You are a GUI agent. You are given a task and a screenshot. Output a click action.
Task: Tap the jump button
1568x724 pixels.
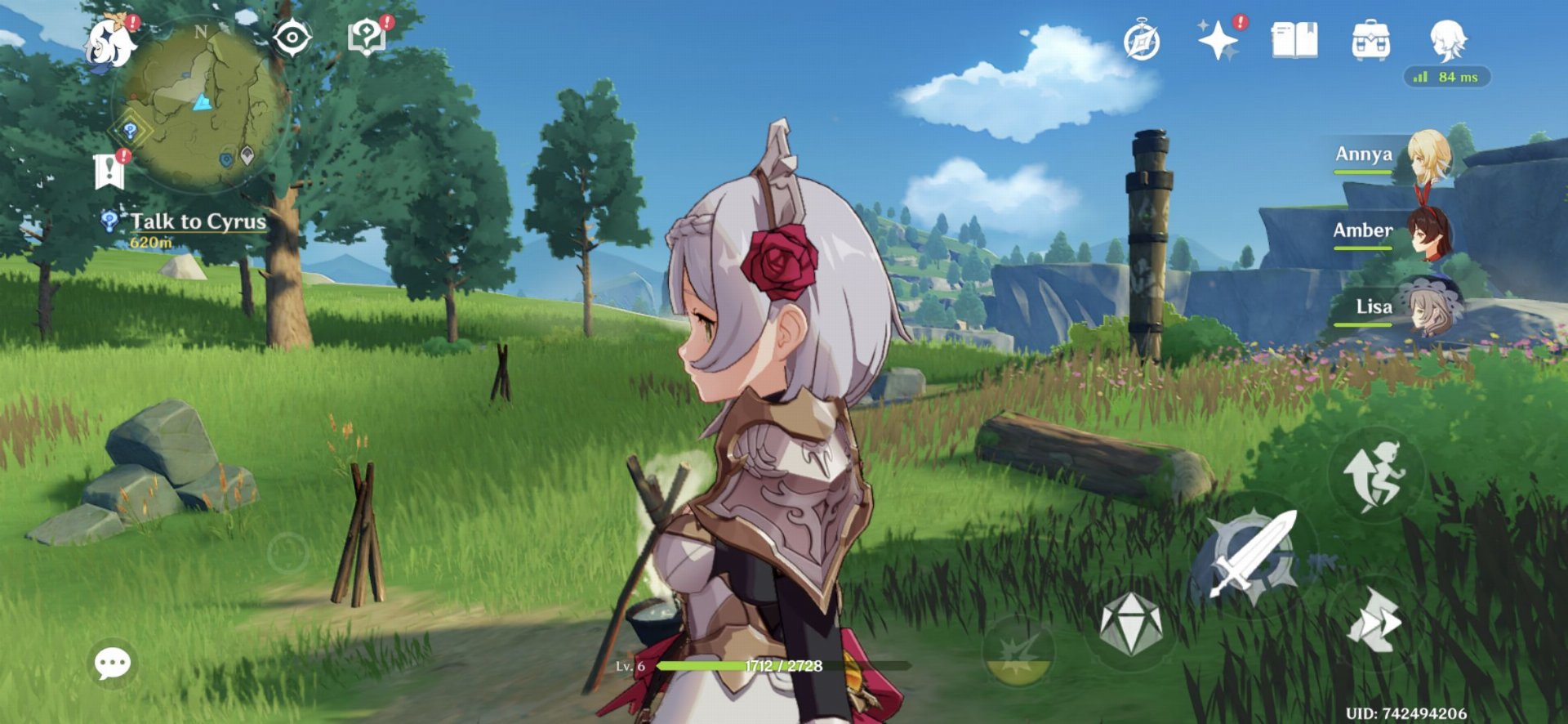click(x=1376, y=475)
